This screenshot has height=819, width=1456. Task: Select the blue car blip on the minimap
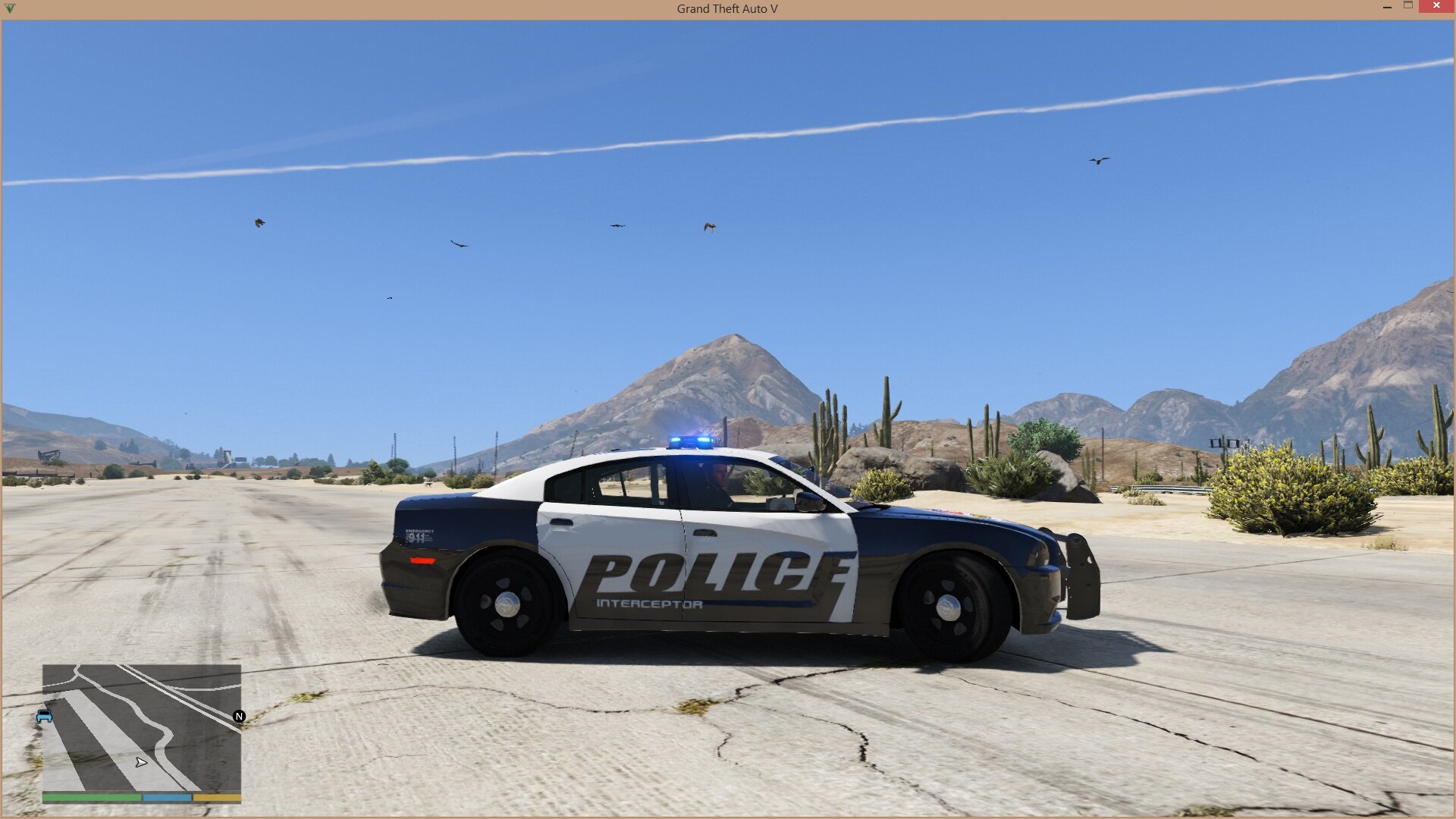[44, 716]
